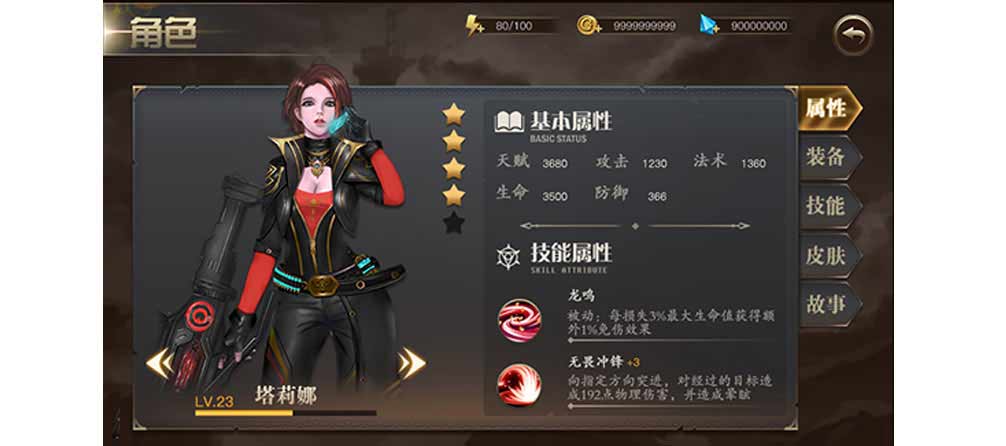Image resolution: width=1006 pixels, height=446 pixels.
Task: Show the previous character with left arrow
Action: [159, 362]
